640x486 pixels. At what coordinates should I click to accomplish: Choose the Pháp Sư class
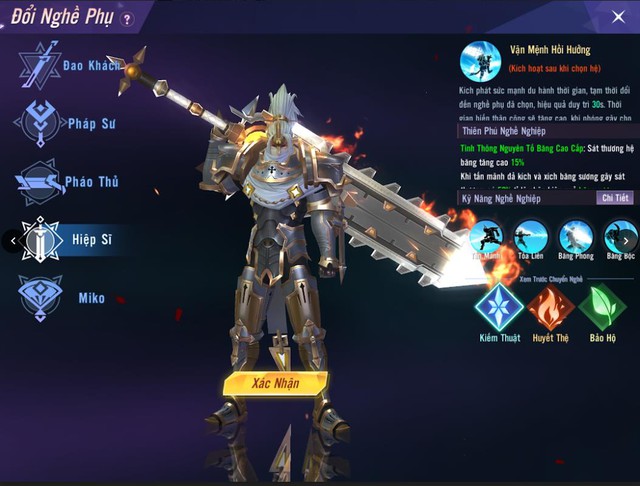pyautogui.click(x=60, y=123)
